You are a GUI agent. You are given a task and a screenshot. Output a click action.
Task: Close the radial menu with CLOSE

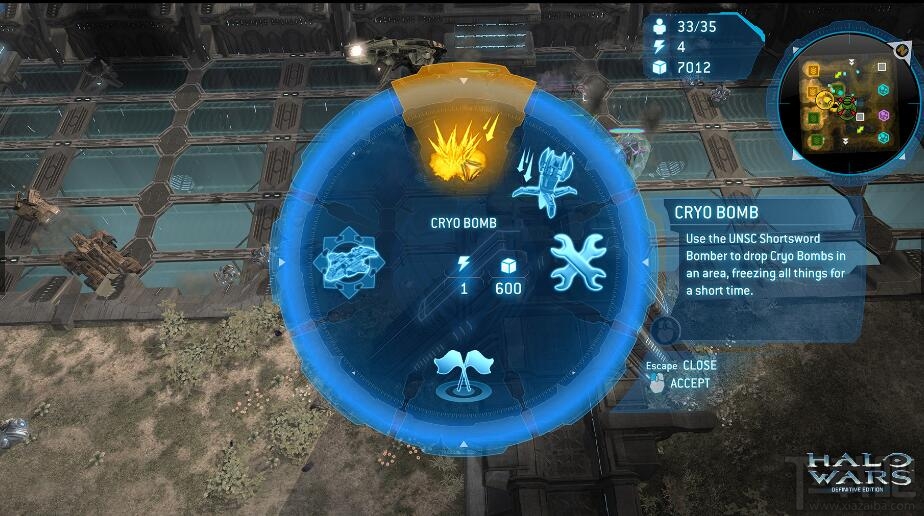point(699,365)
